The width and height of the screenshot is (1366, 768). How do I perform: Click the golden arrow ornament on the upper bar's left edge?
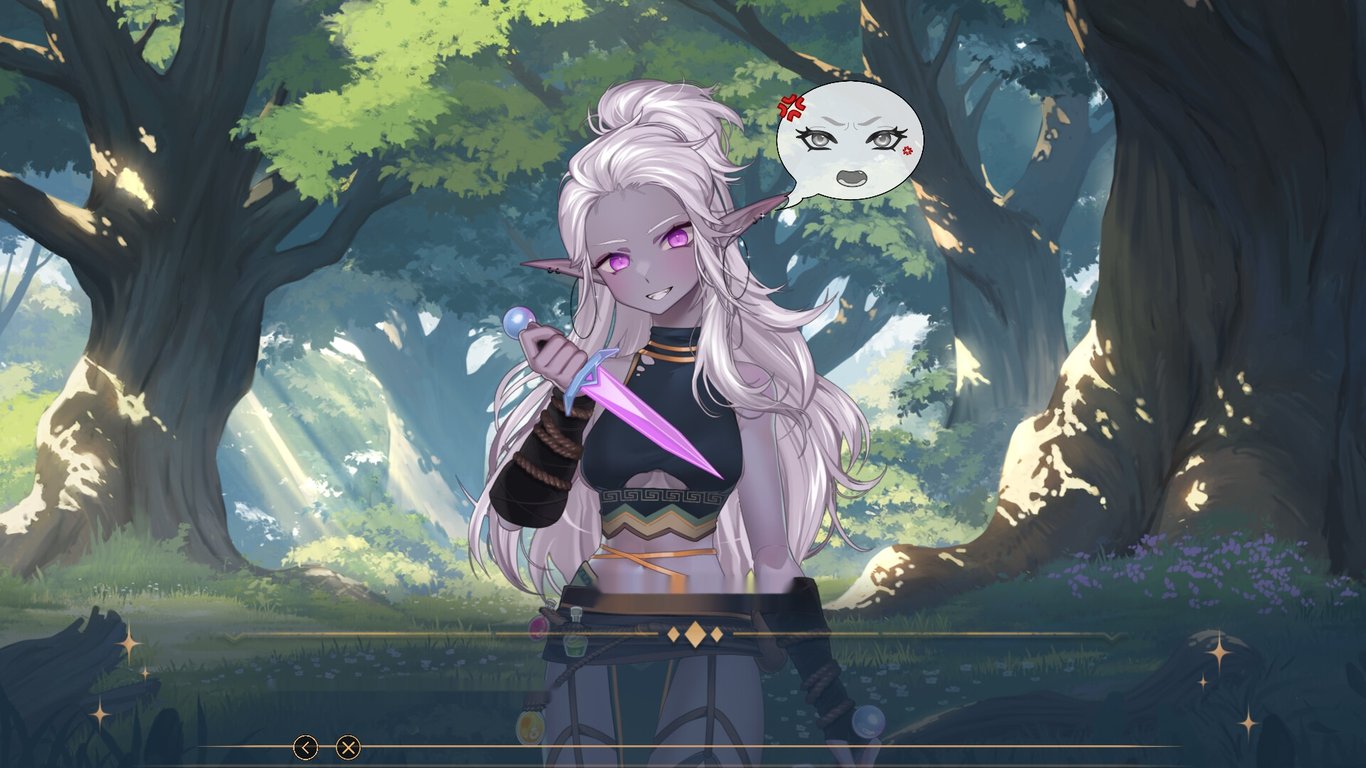(233, 635)
